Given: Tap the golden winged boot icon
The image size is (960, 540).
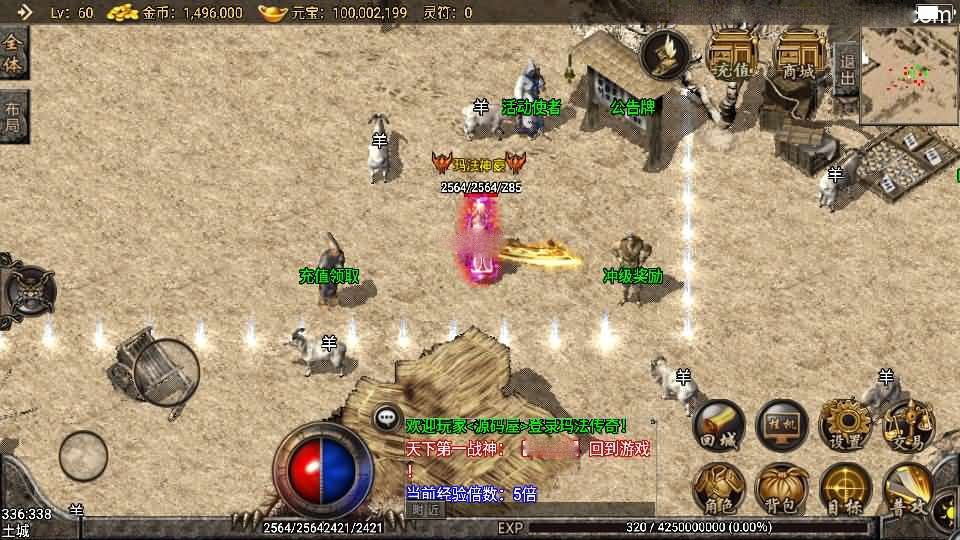Looking at the screenshot, I should point(665,54).
